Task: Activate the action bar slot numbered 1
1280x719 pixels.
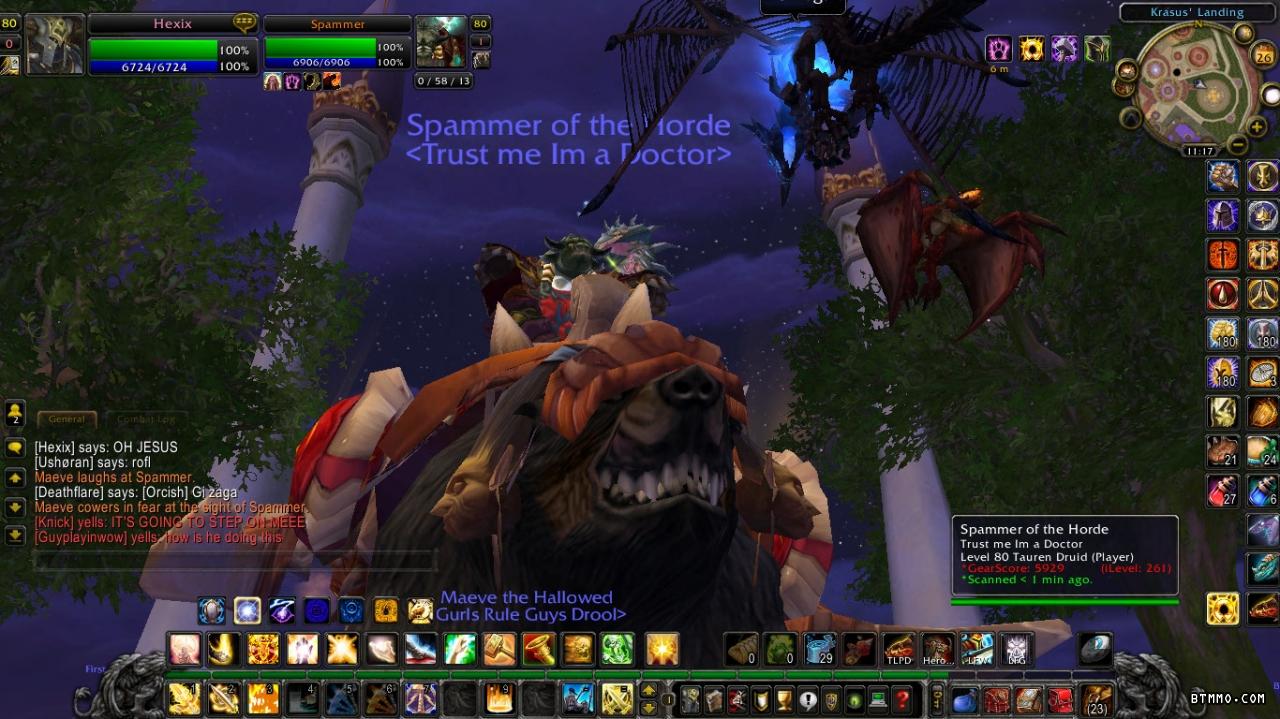Action: (x=183, y=698)
